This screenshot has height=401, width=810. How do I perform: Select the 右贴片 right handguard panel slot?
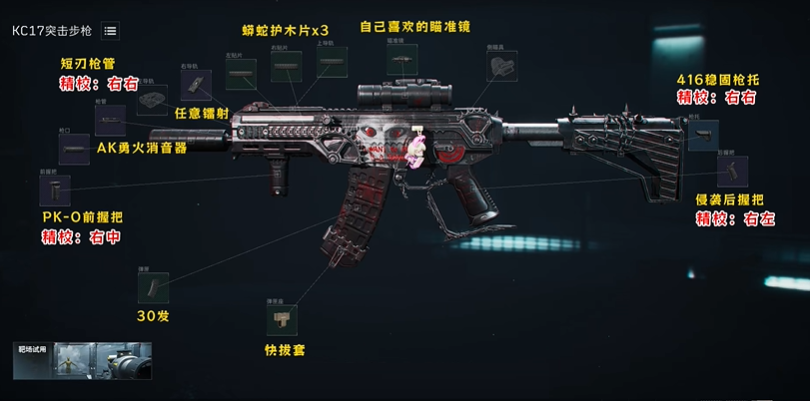coord(286,68)
